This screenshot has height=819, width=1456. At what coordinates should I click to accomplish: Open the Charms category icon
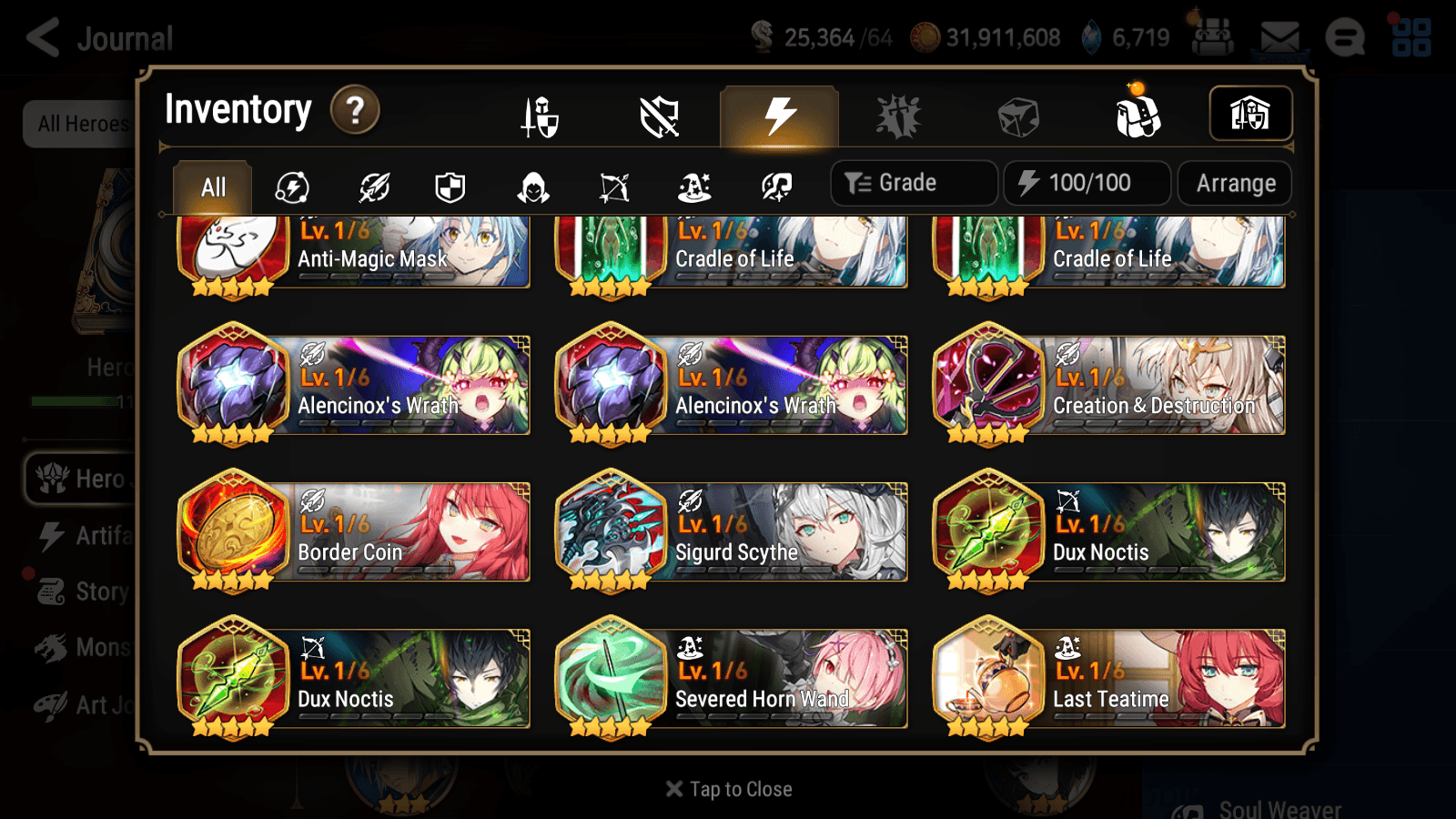click(897, 115)
